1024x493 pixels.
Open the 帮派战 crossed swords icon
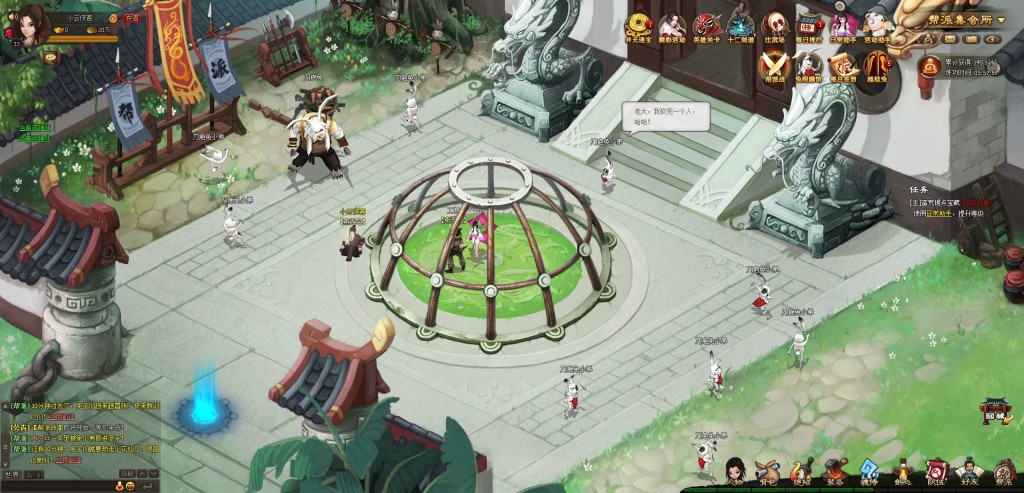coord(774,65)
